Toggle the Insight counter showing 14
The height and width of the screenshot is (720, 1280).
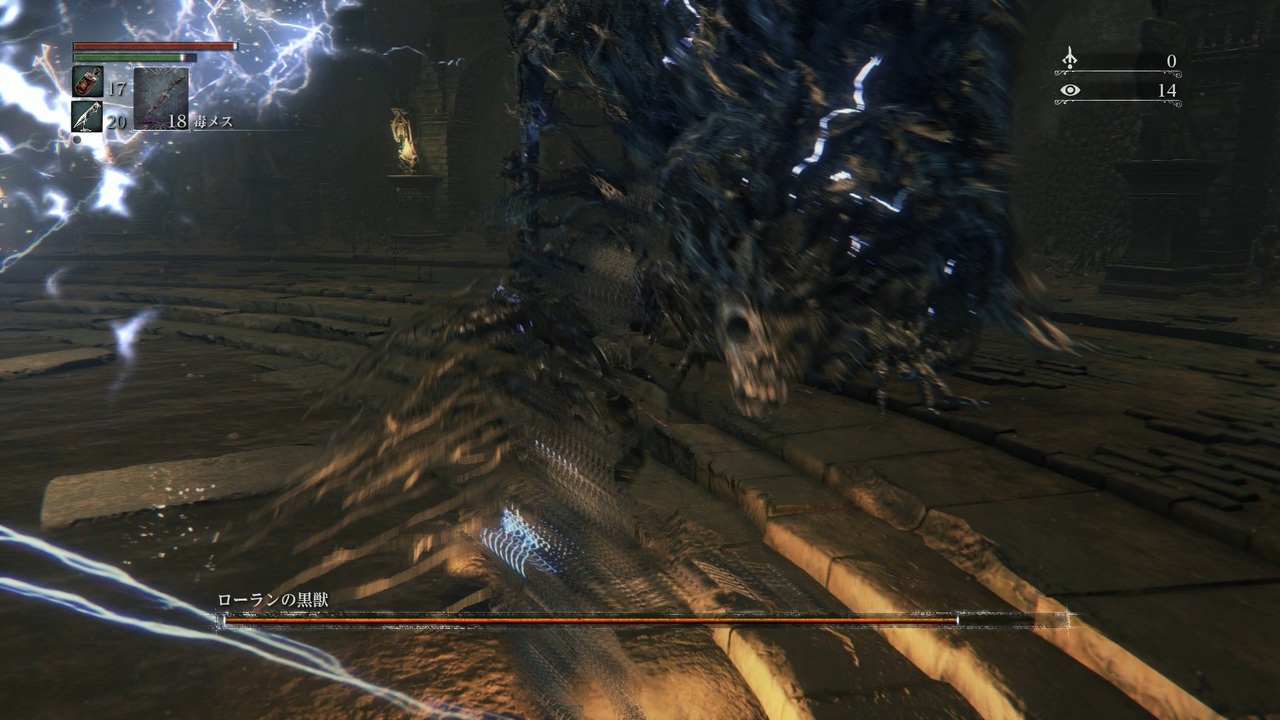[1168, 90]
